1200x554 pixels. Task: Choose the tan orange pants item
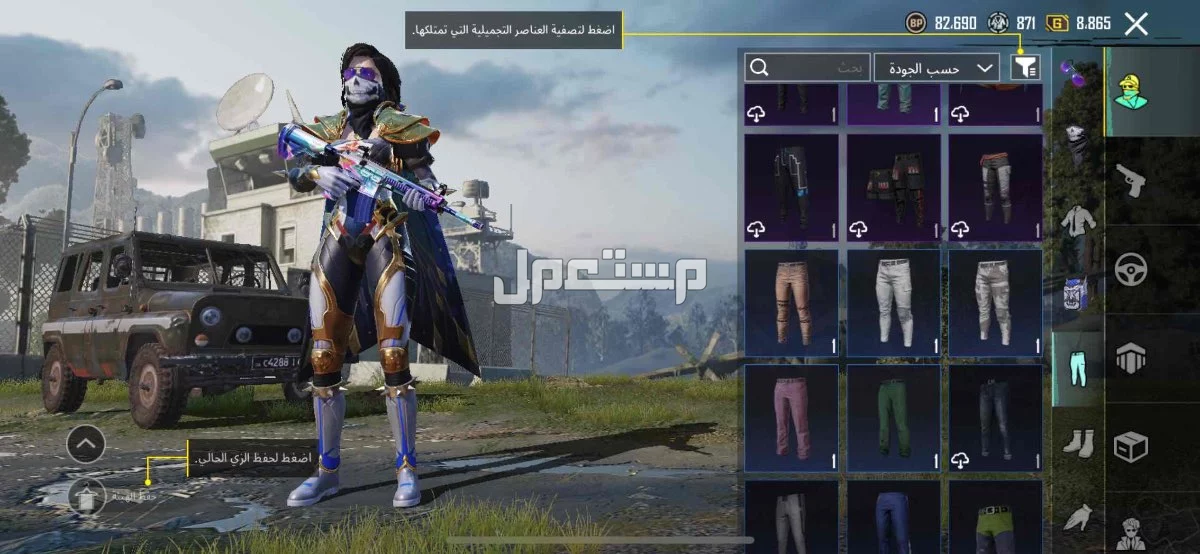791,302
